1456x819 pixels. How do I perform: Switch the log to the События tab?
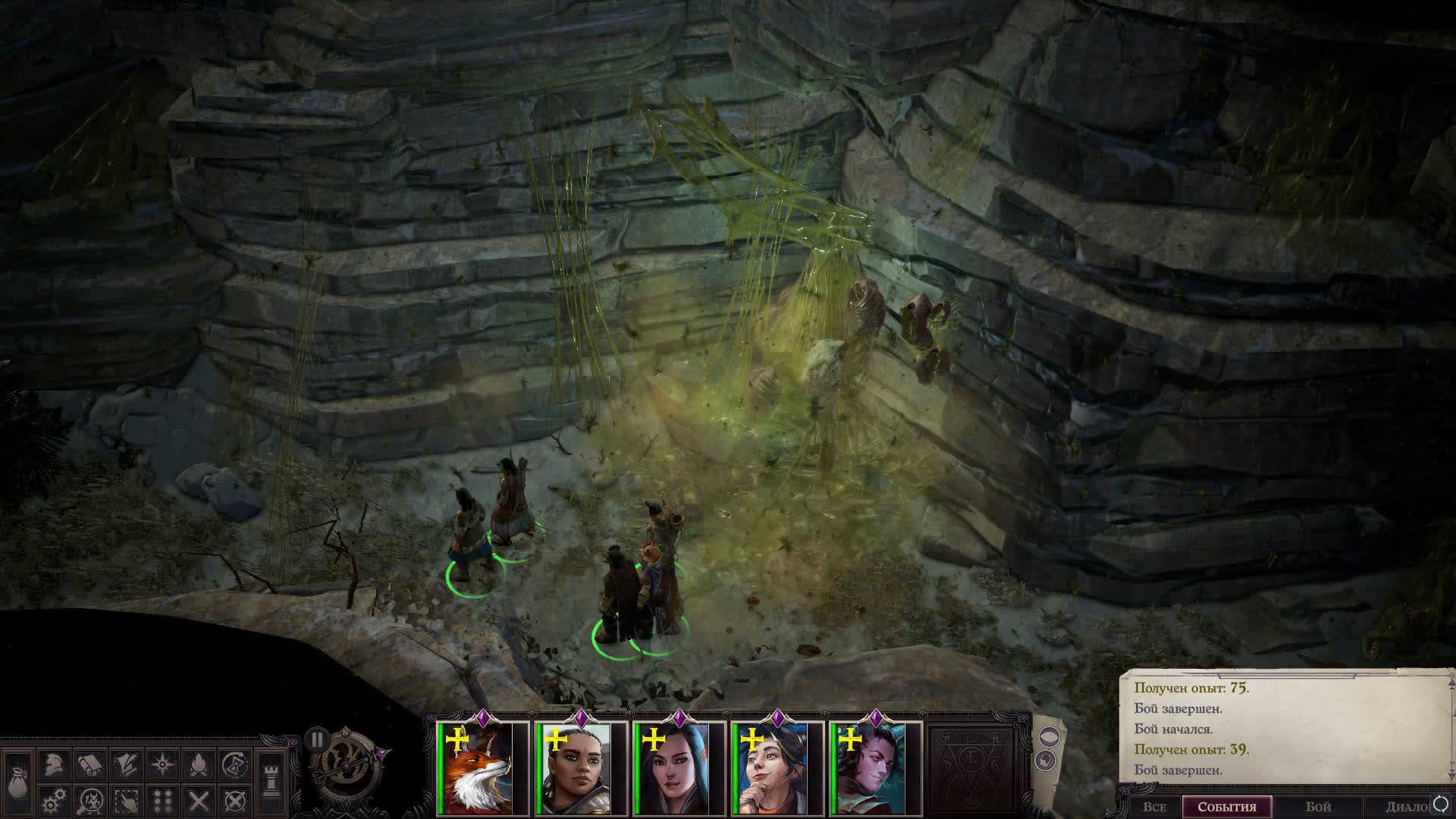[x=1227, y=807]
